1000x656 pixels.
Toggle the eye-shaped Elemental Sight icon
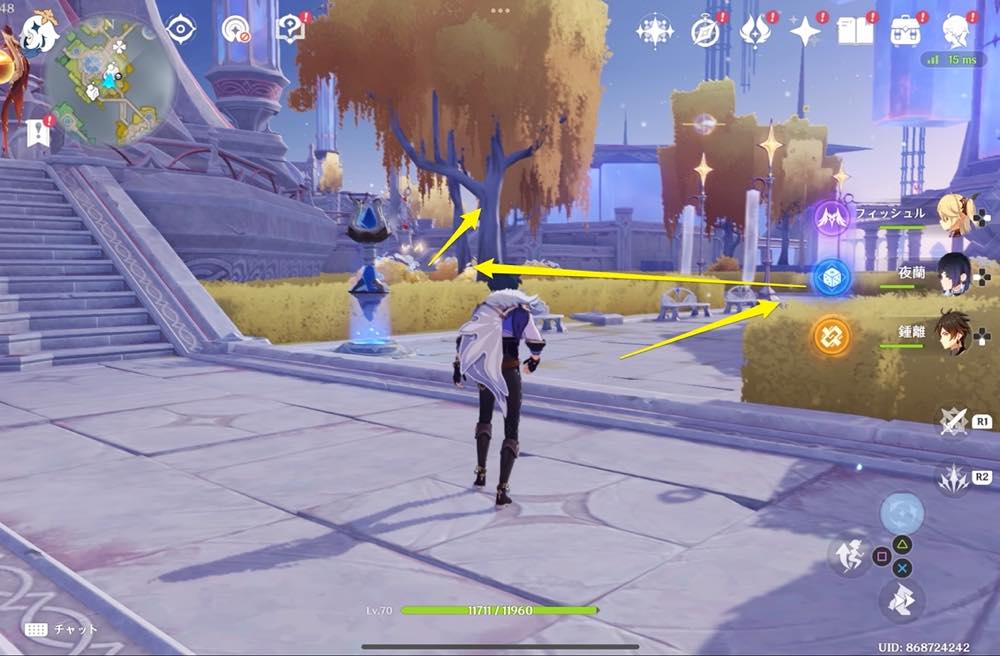(182, 30)
